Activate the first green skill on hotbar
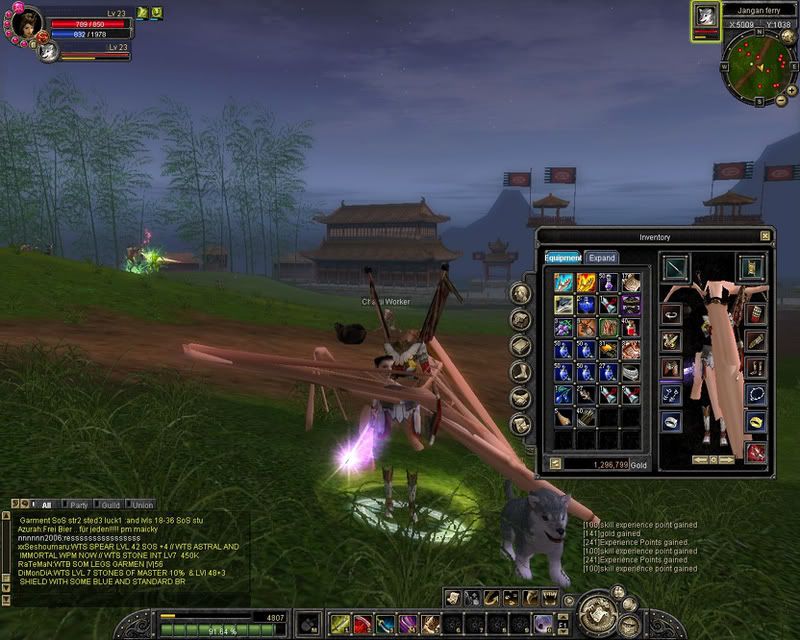The height and width of the screenshot is (640, 800). point(339,624)
